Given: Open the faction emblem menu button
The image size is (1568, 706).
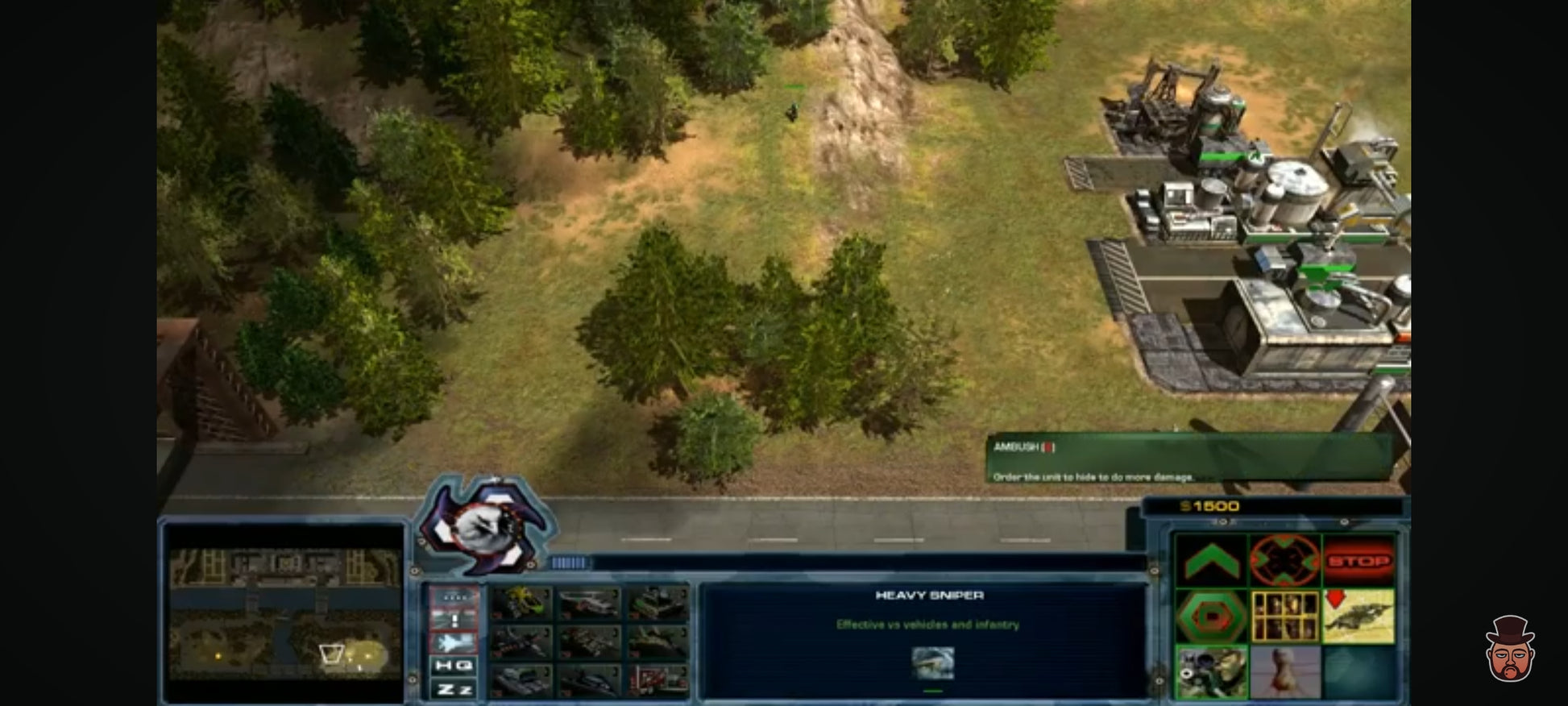Looking at the screenshot, I should pyautogui.click(x=486, y=525).
